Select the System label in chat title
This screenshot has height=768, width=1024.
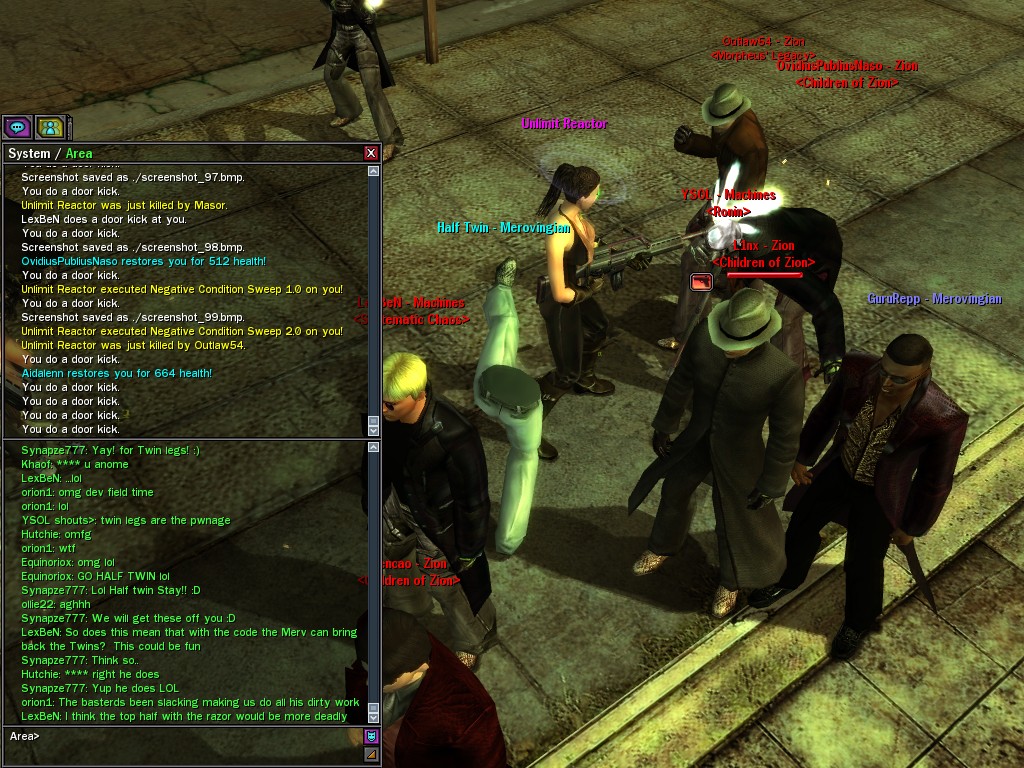pyautogui.click(x=28, y=153)
